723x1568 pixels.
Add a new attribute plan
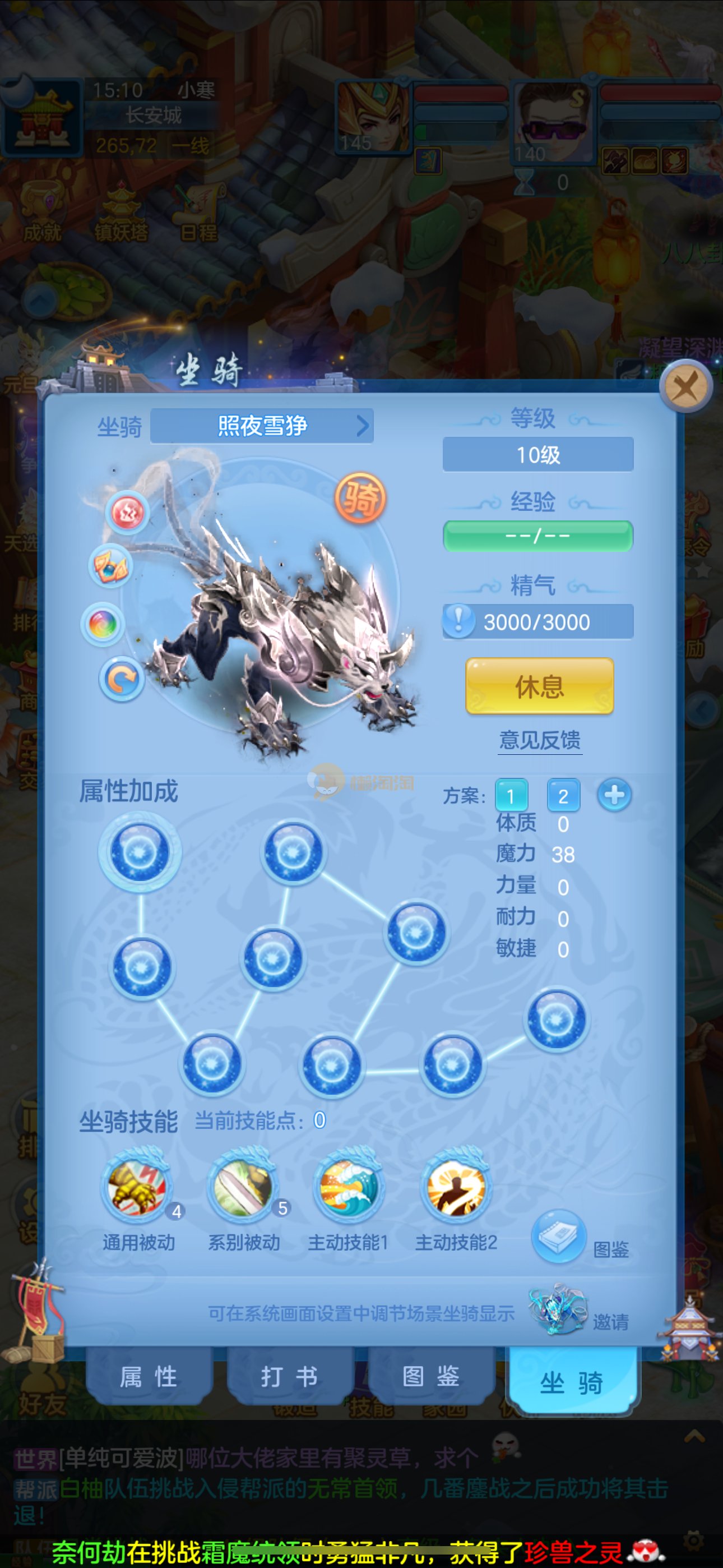click(x=614, y=795)
